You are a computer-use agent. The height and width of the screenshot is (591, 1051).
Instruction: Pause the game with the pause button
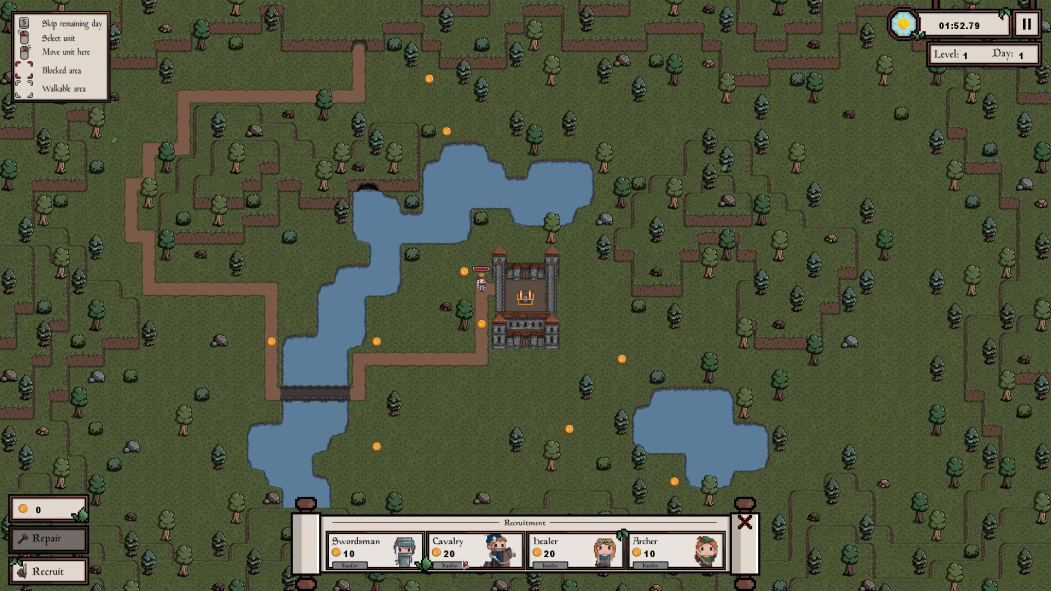tap(1026, 24)
